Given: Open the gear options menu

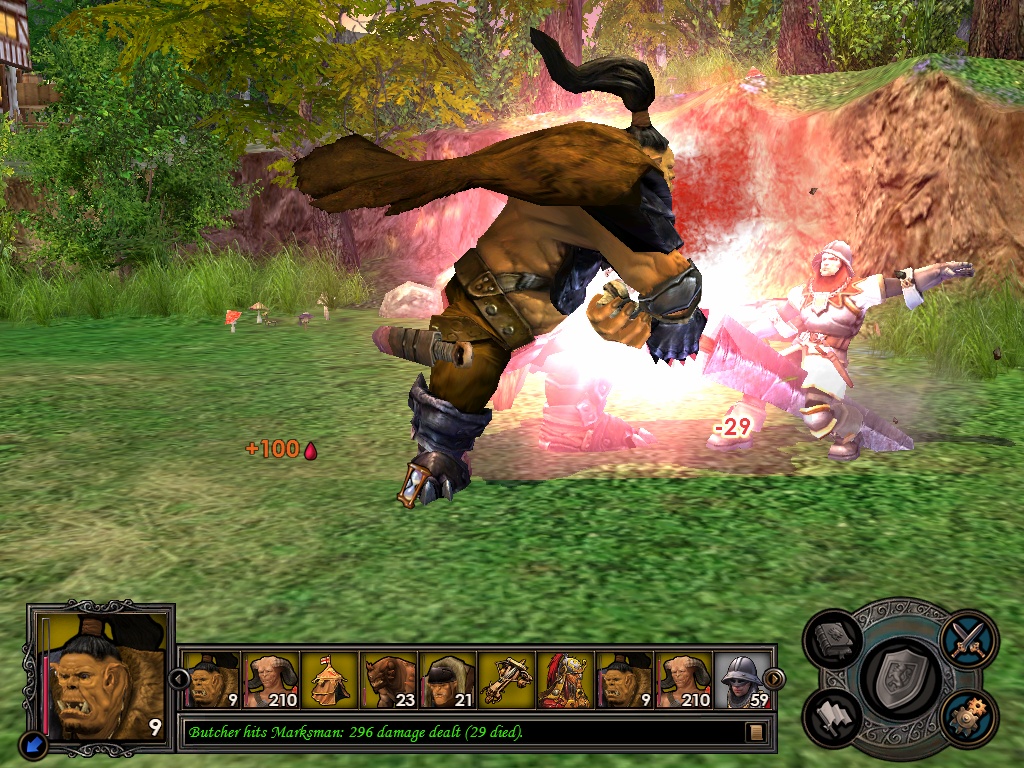Looking at the screenshot, I should pos(968,718).
